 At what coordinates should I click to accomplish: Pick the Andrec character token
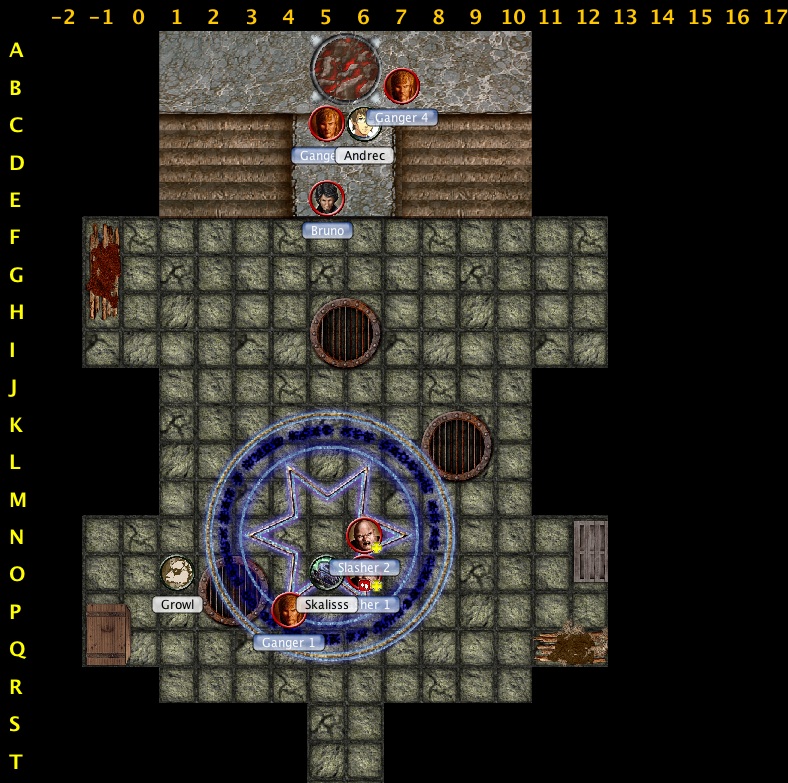(360, 124)
